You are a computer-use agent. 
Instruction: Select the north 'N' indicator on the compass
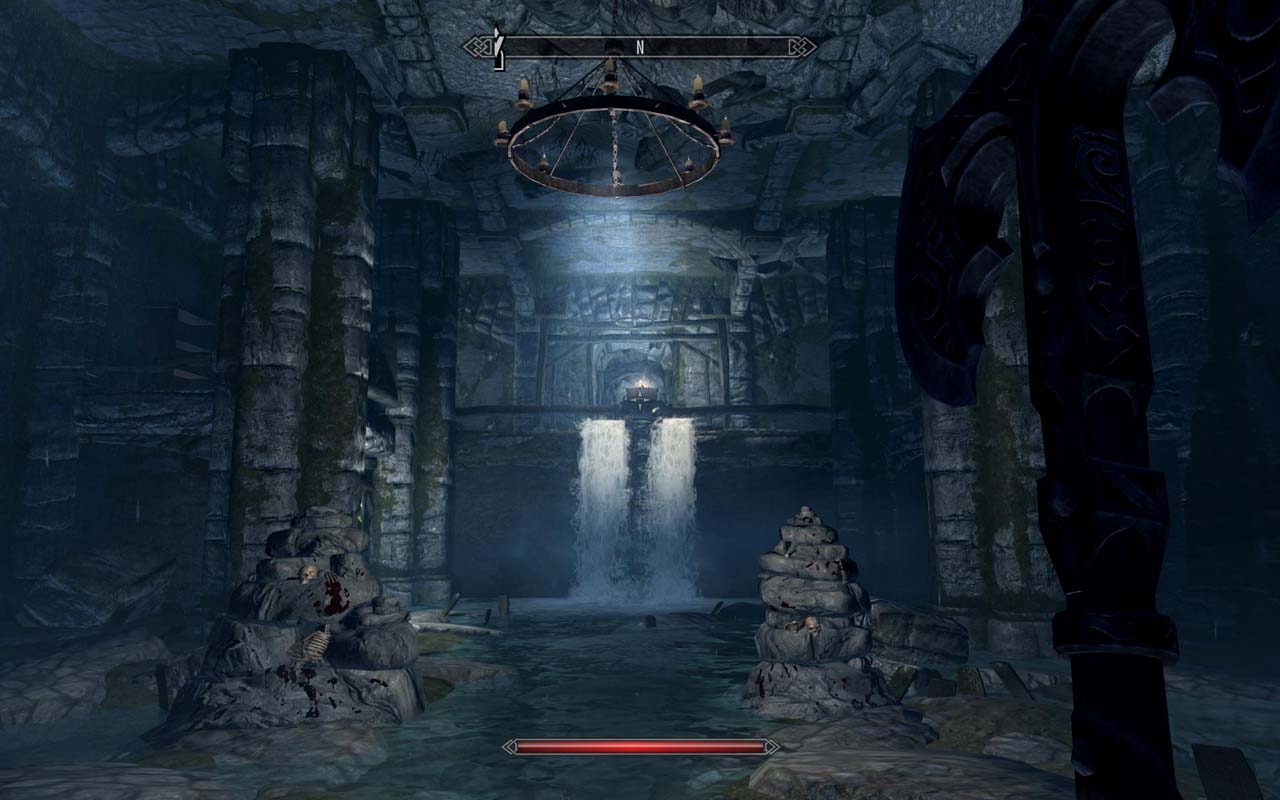pyautogui.click(x=641, y=44)
